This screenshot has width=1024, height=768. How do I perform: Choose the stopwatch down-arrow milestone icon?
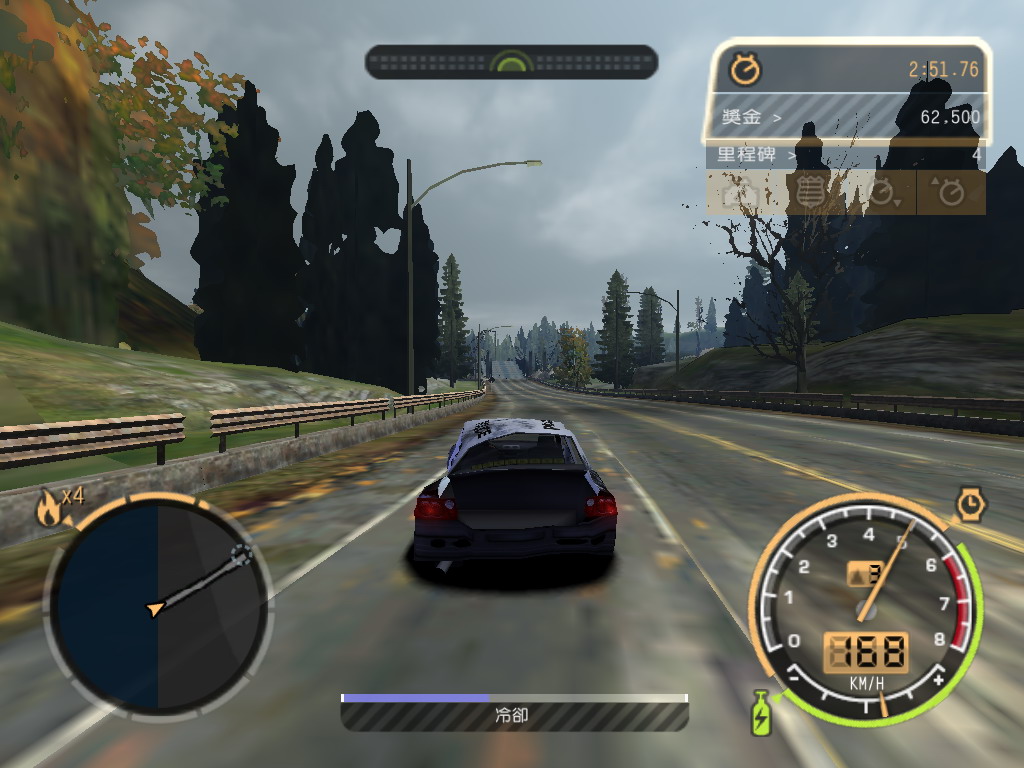pyautogui.click(x=881, y=193)
